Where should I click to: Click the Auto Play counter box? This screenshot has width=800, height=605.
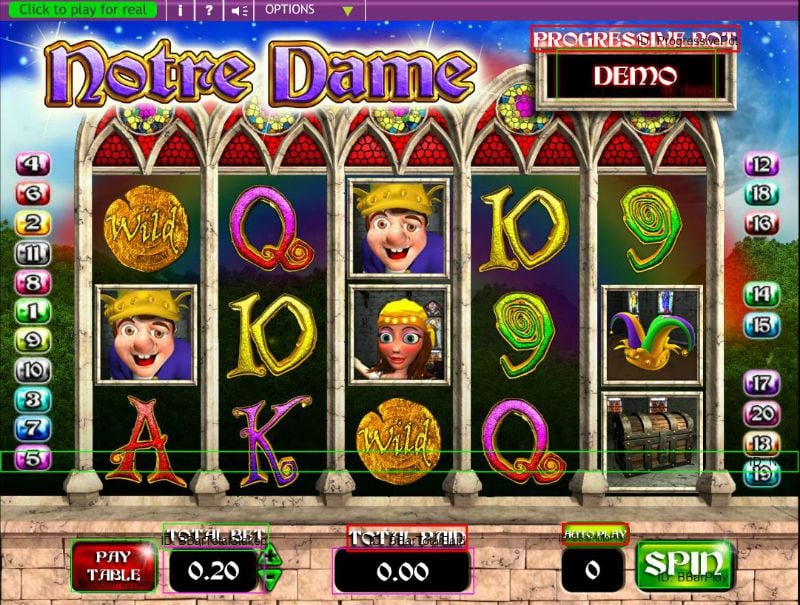[593, 571]
